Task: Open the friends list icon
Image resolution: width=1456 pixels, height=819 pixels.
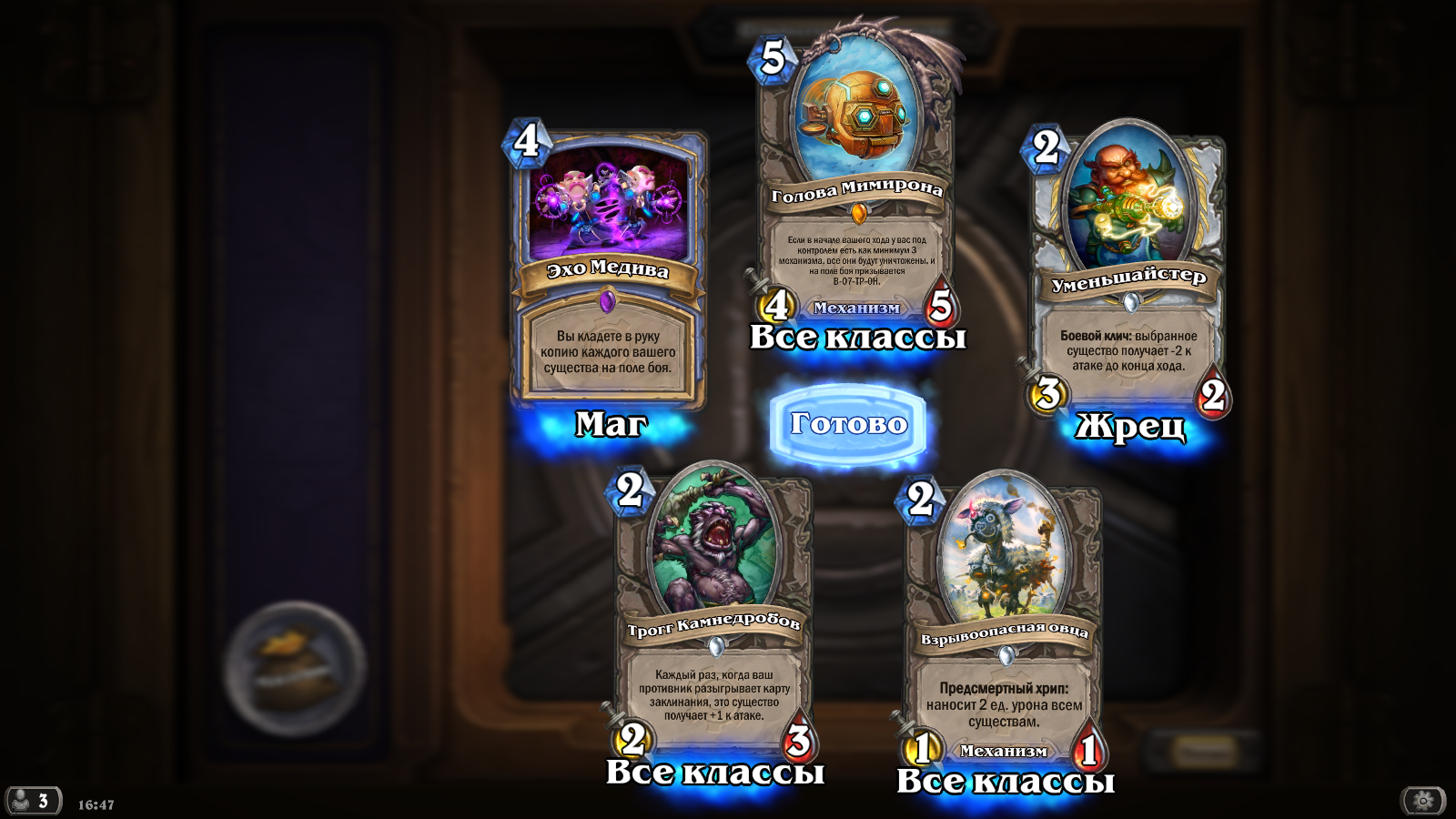Action: pos(33,801)
